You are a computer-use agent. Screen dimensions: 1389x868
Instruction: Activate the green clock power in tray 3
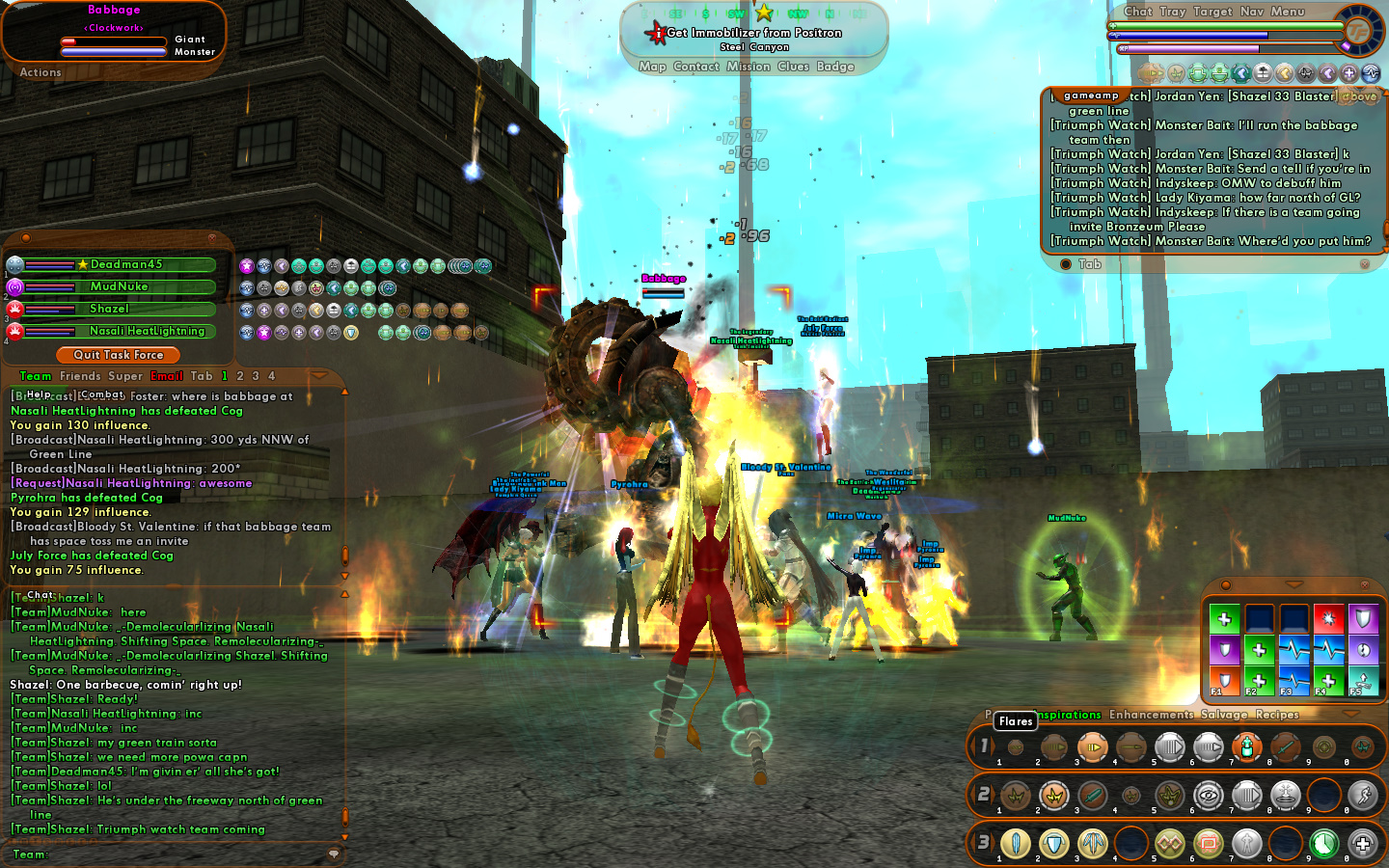[1323, 844]
